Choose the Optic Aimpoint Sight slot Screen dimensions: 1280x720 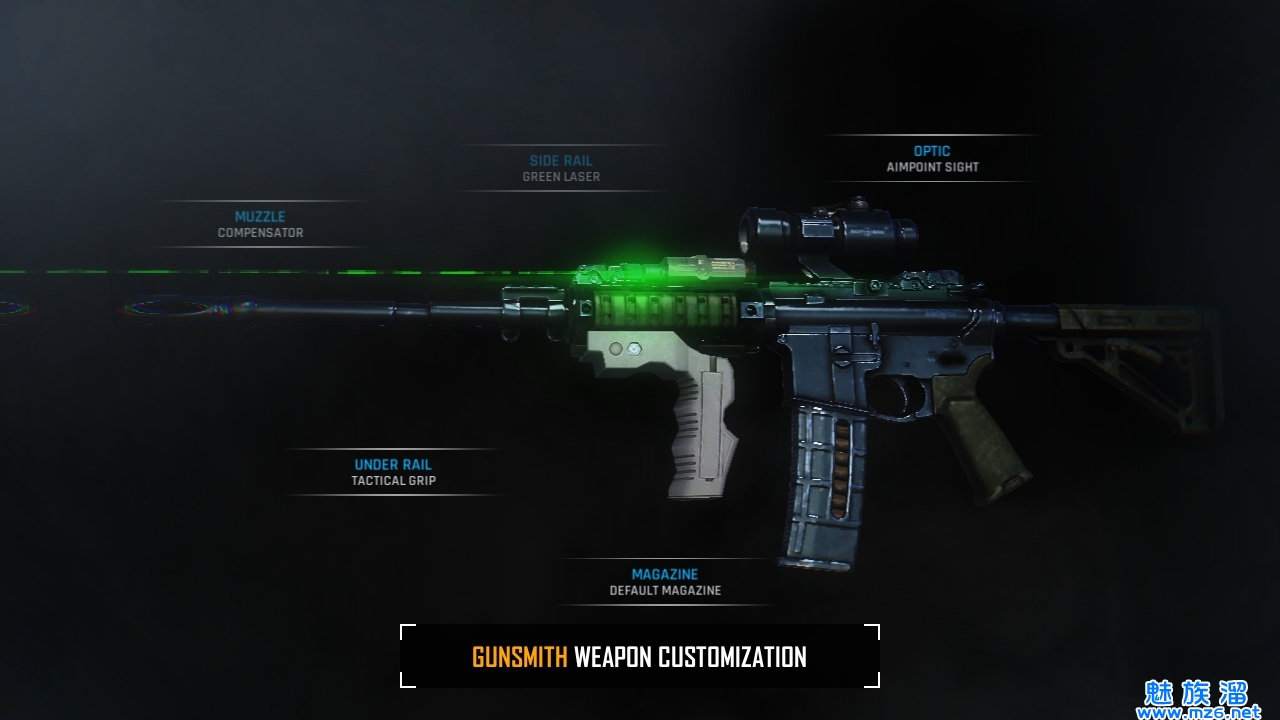pyautogui.click(x=932, y=159)
